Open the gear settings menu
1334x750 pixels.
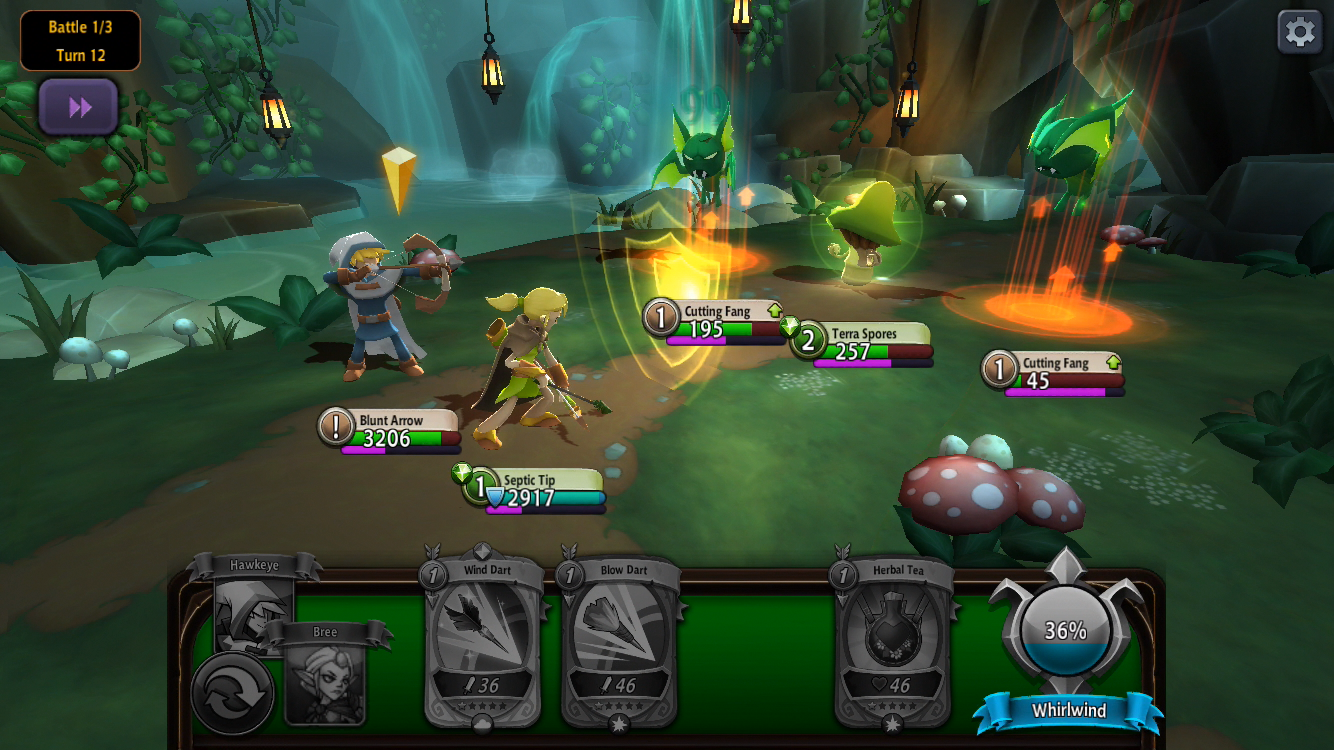[1299, 32]
